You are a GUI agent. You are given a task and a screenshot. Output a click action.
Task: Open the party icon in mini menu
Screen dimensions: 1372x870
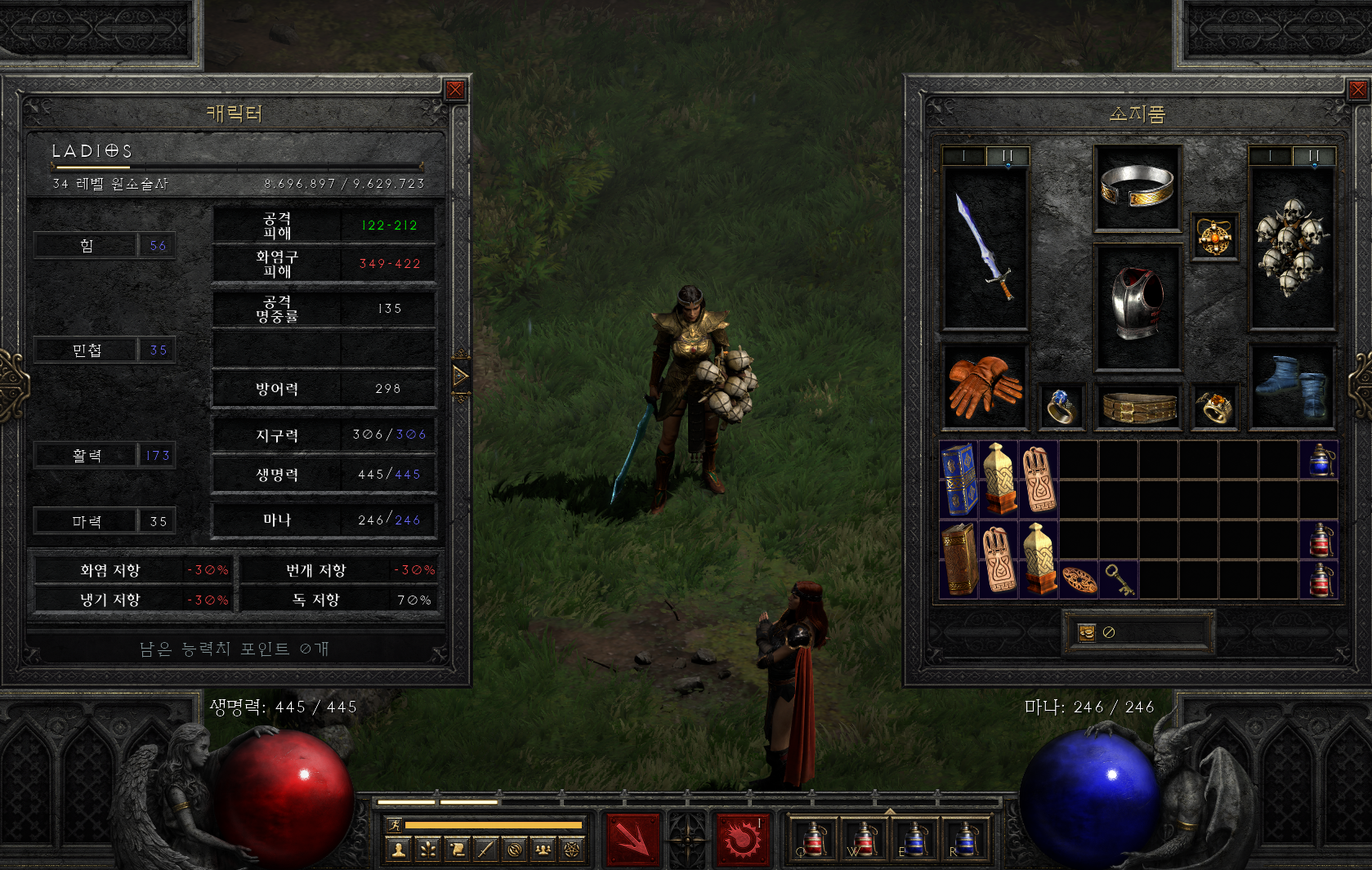tap(543, 850)
